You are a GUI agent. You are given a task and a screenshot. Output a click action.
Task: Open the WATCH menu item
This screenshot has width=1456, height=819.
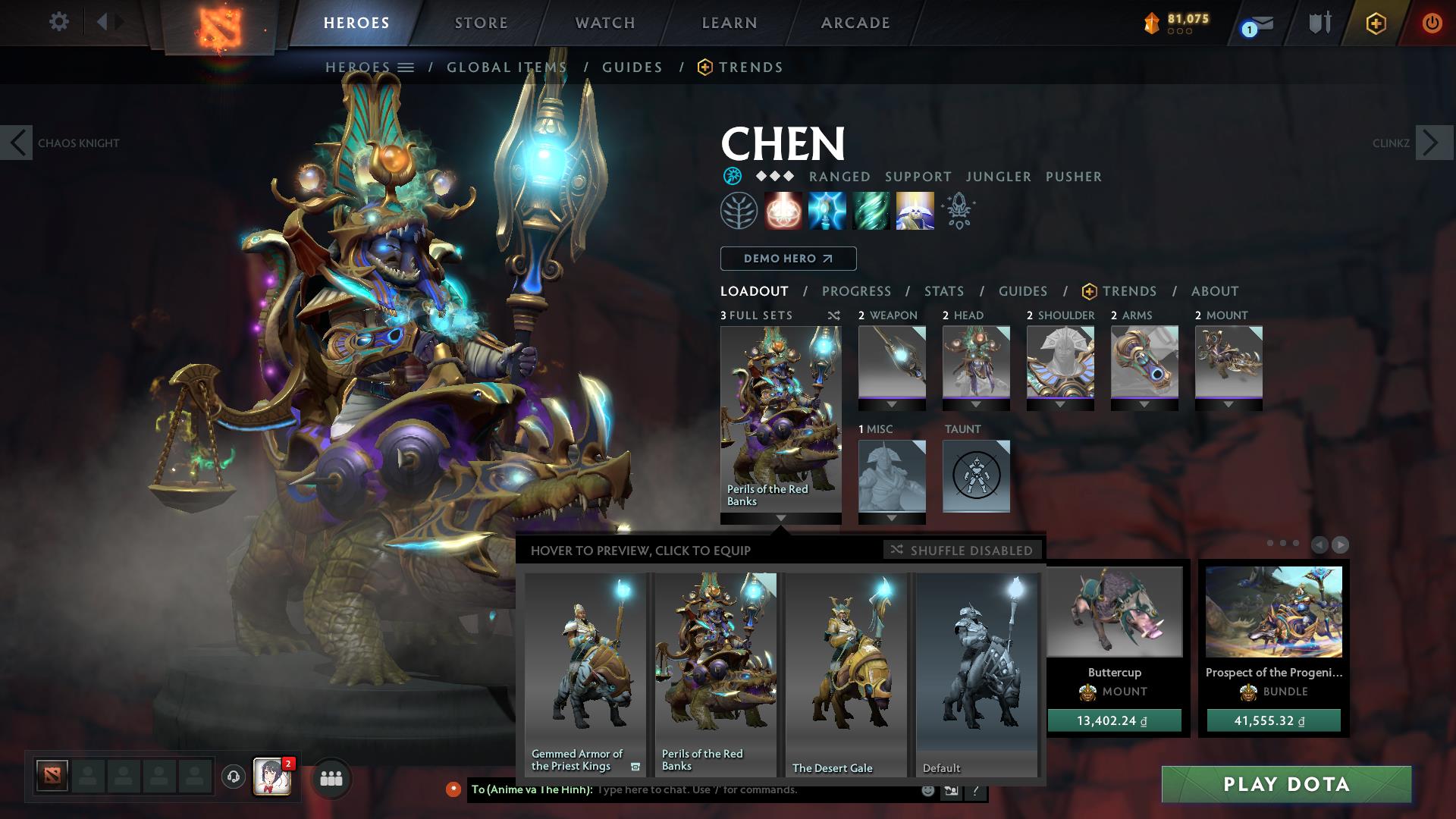tap(603, 22)
